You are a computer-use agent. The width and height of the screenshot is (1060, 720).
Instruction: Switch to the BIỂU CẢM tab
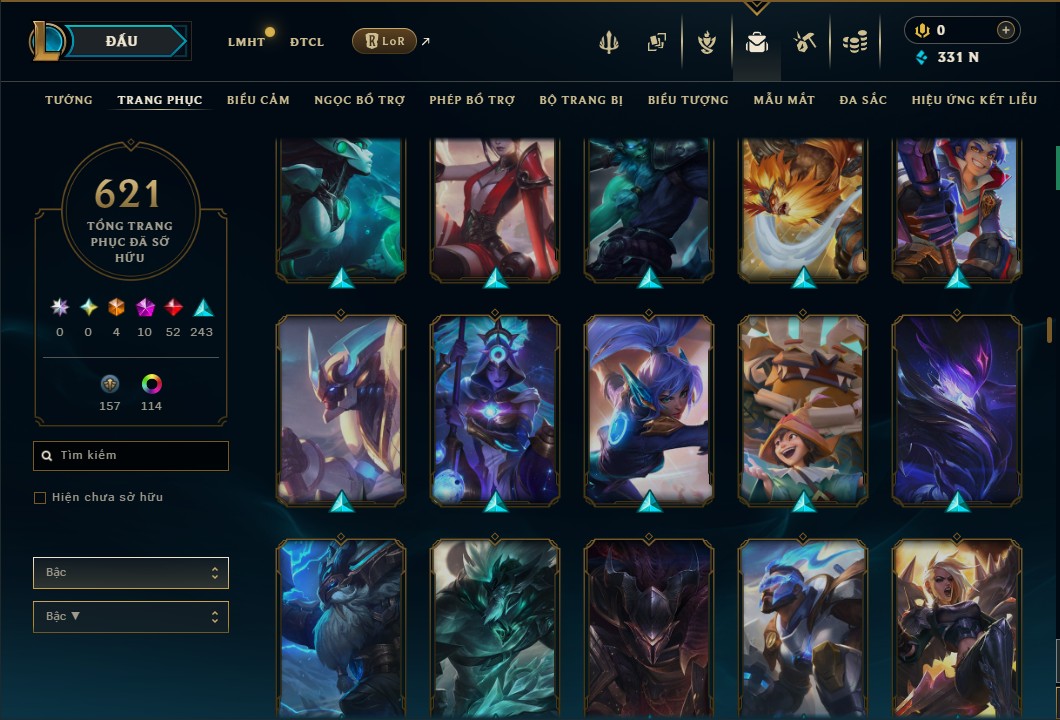point(258,100)
